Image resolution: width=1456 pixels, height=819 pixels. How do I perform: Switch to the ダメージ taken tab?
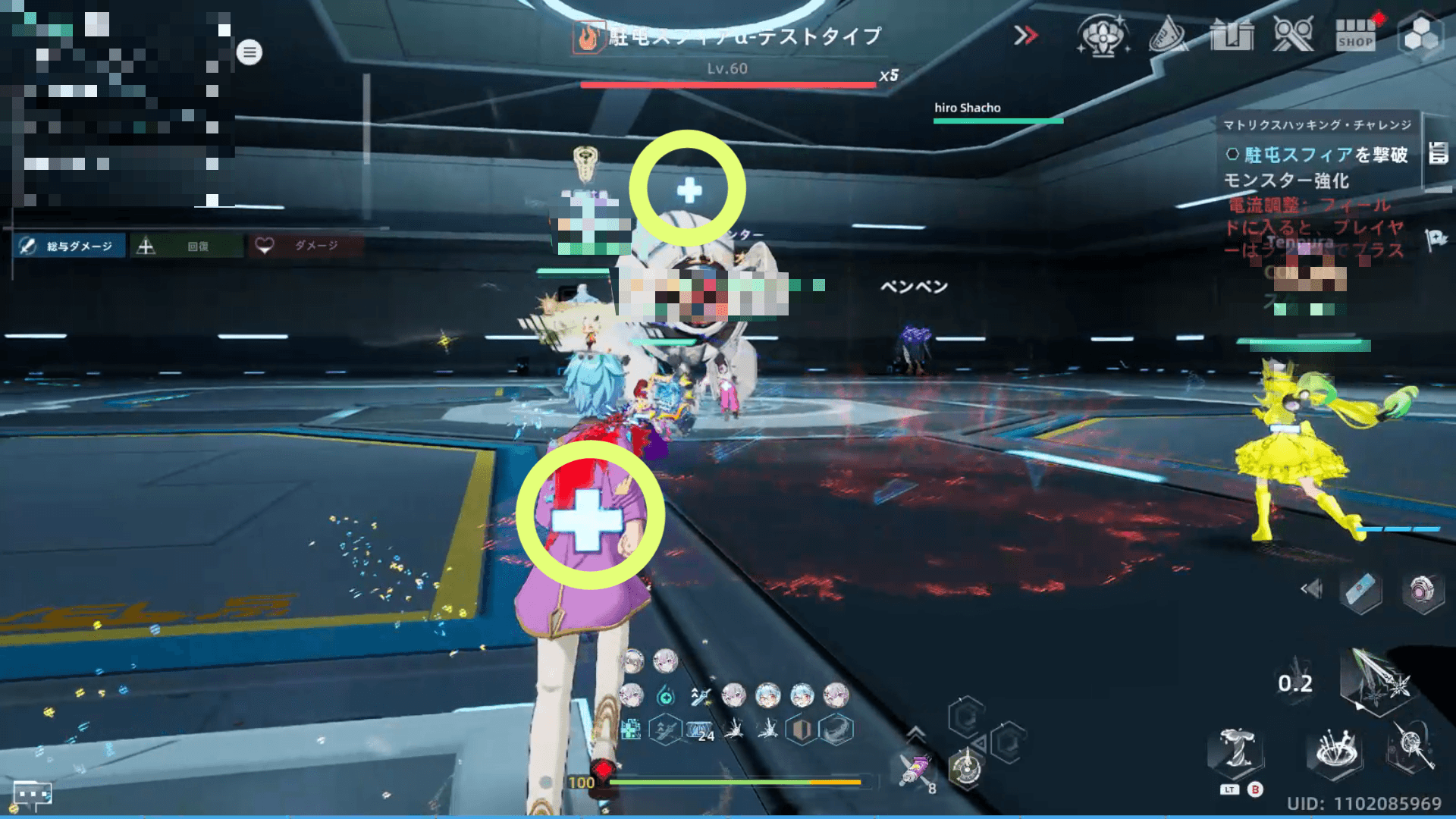pyautogui.click(x=305, y=246)
